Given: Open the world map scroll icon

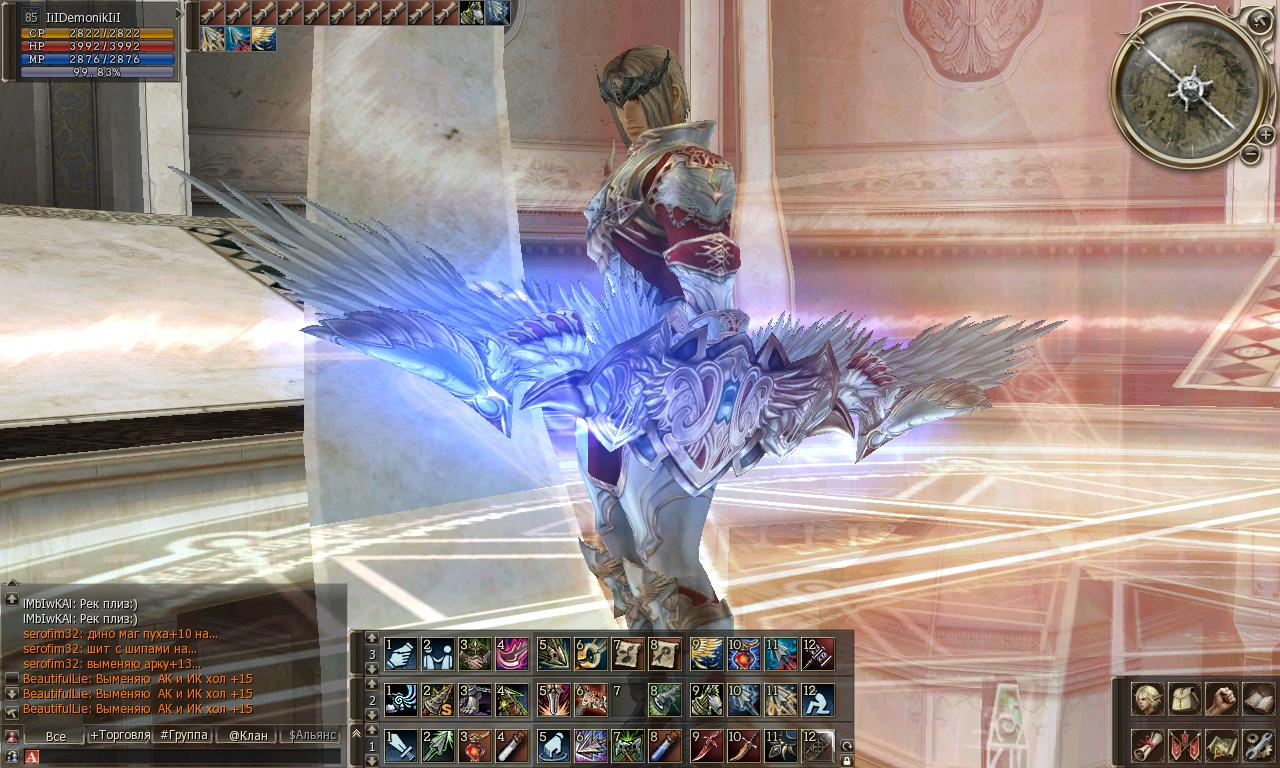Looking at the screenshot, I should point(1220,745).
